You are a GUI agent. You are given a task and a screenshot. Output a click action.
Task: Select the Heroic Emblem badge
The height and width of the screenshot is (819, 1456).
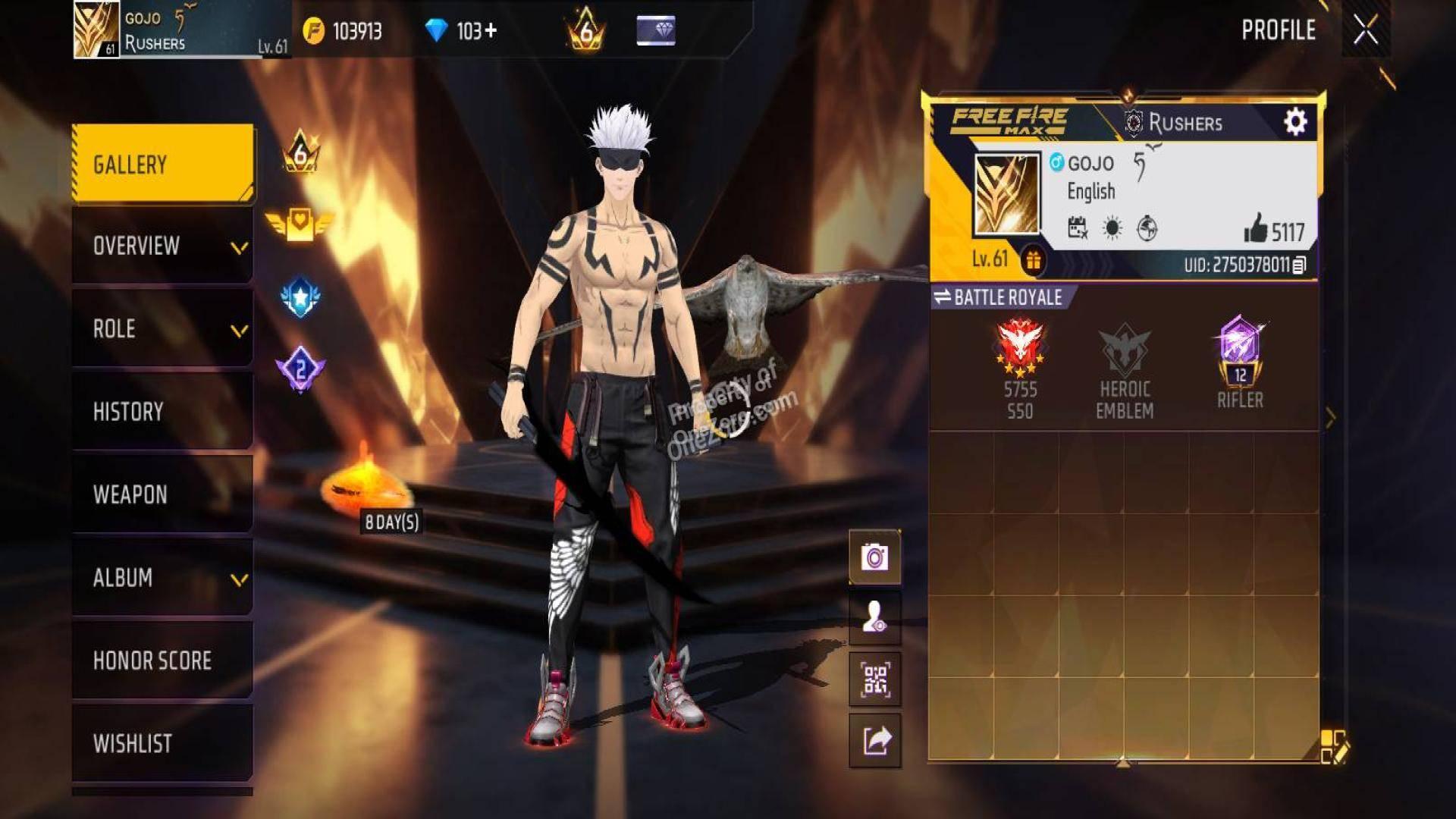click(x=1125, y=370)
